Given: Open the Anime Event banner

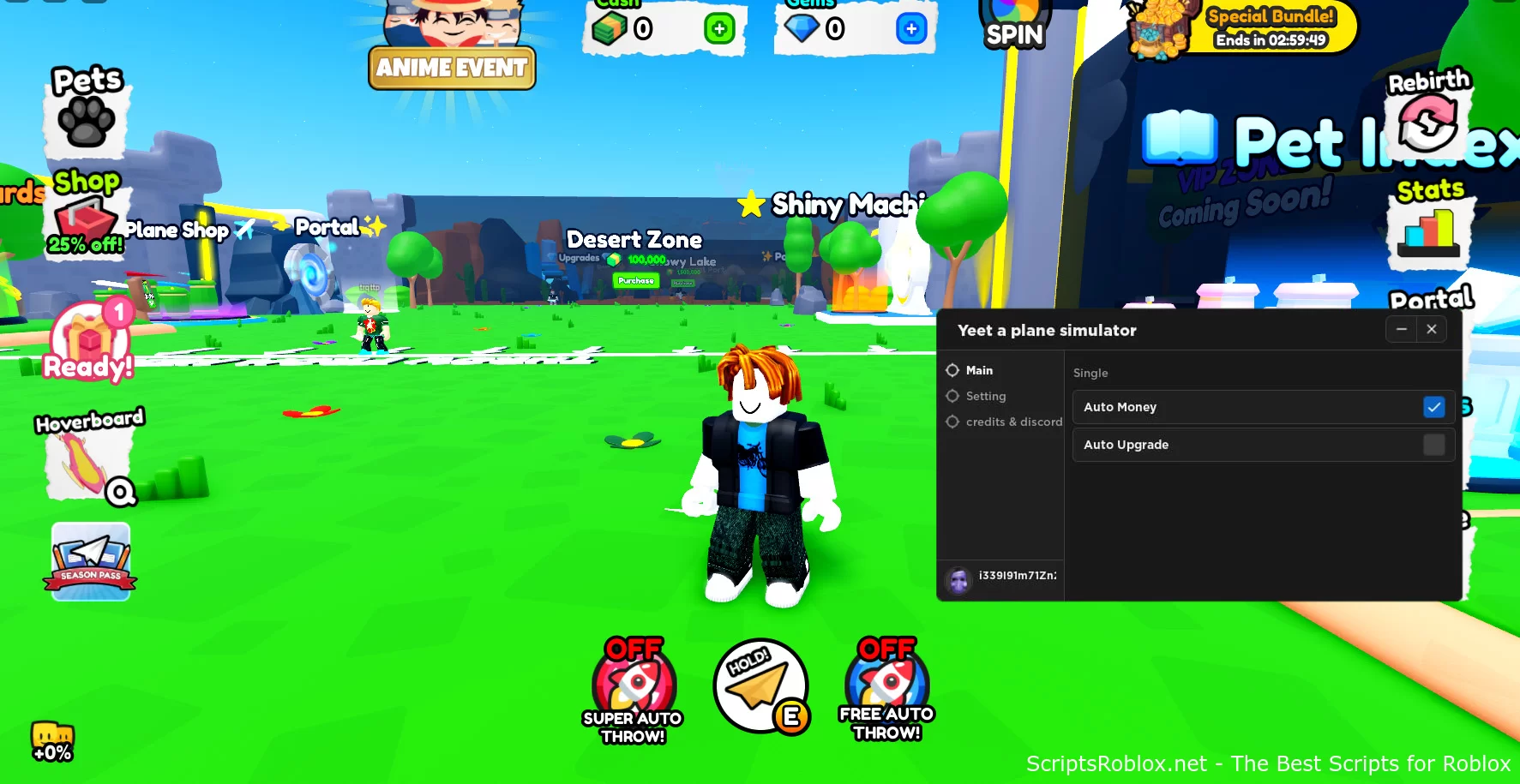Looking at the screenshot, I should [452, 68].
